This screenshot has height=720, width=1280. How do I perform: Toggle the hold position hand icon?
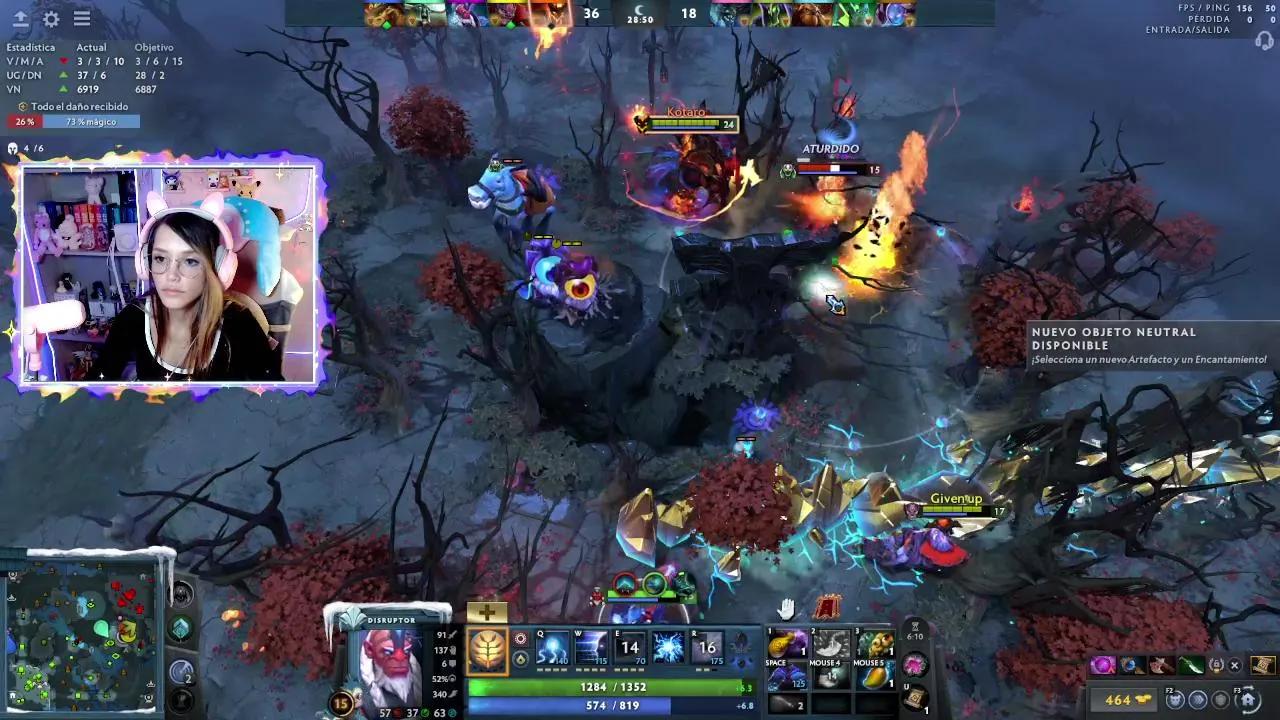[x=785, y=609]
